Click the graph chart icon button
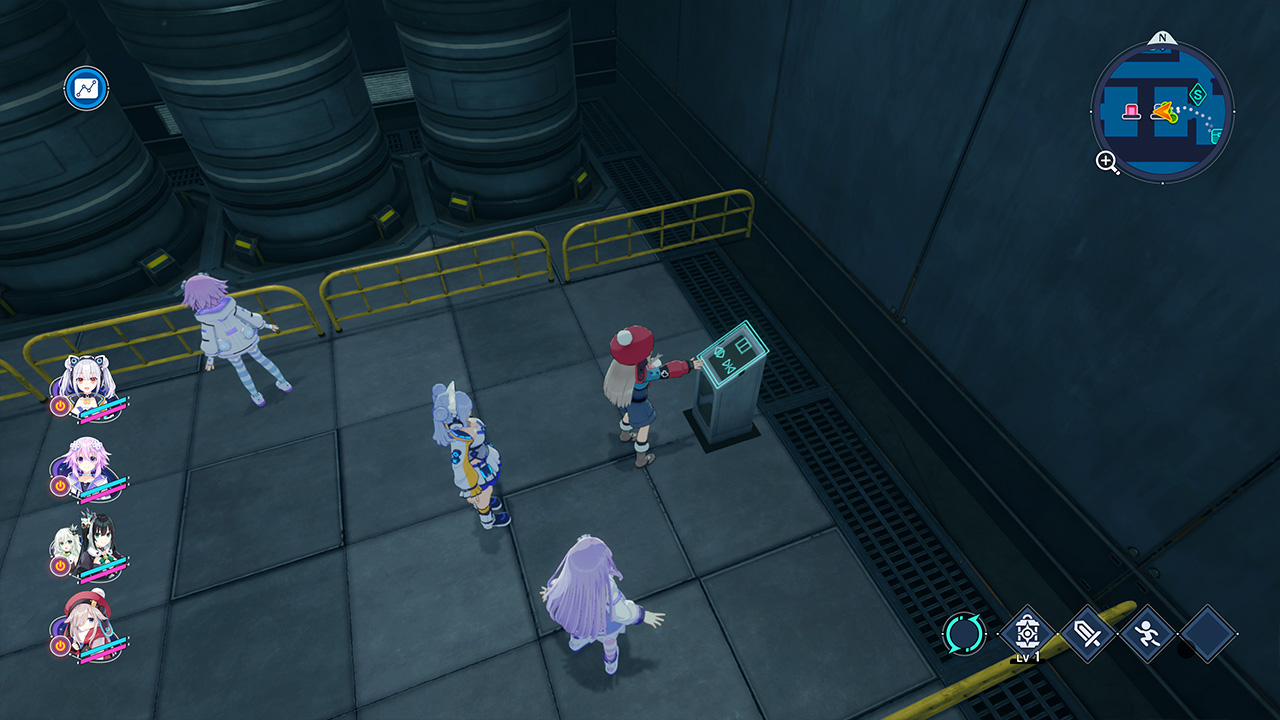This screenshot has height=720, width=1280. point(87,89)
